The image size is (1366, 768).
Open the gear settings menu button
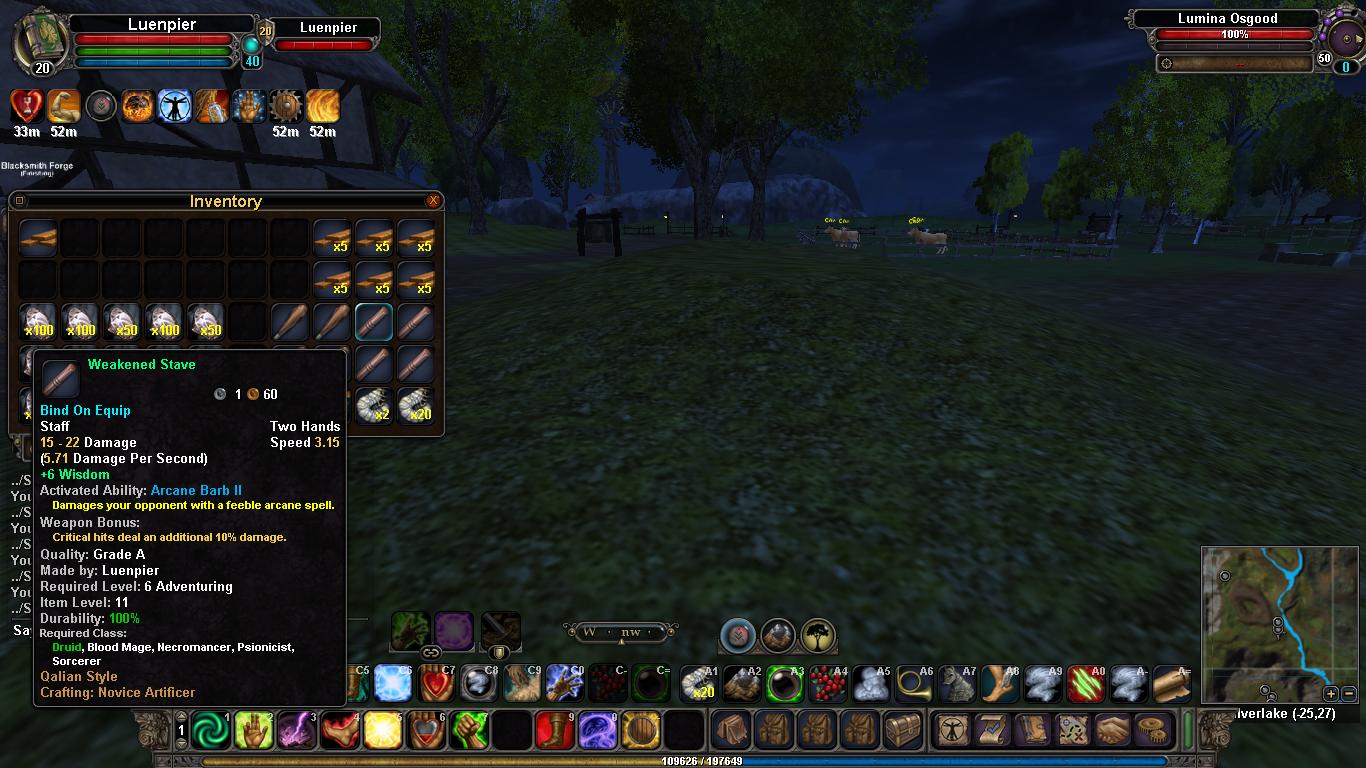pyautogui.click(x=1154, y=730)
